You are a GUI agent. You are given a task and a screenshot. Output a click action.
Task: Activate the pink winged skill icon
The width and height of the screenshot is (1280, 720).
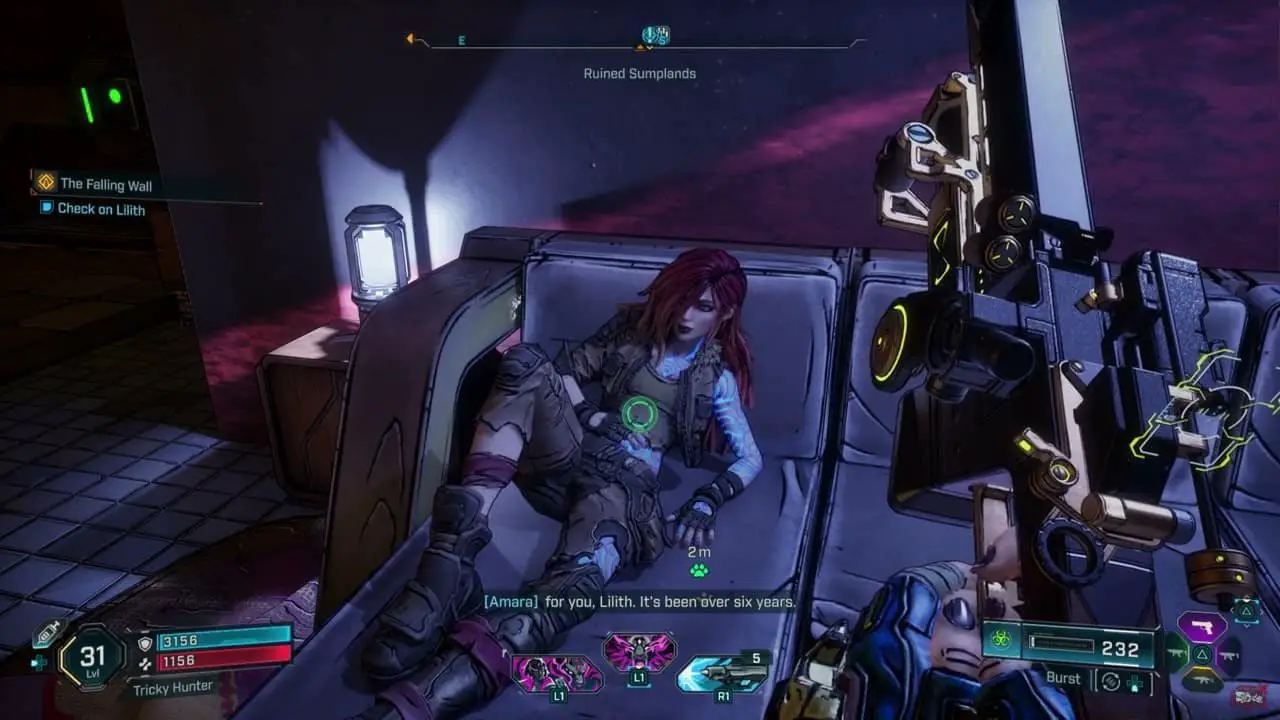pos(639,653)
